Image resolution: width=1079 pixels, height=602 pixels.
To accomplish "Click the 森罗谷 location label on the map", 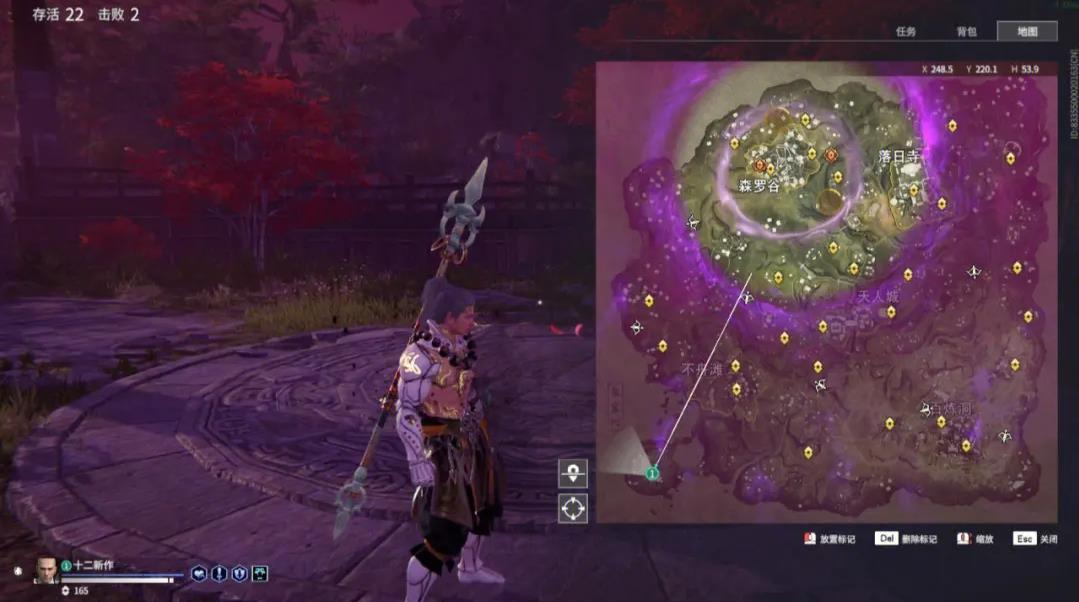I will coord(760,186).
